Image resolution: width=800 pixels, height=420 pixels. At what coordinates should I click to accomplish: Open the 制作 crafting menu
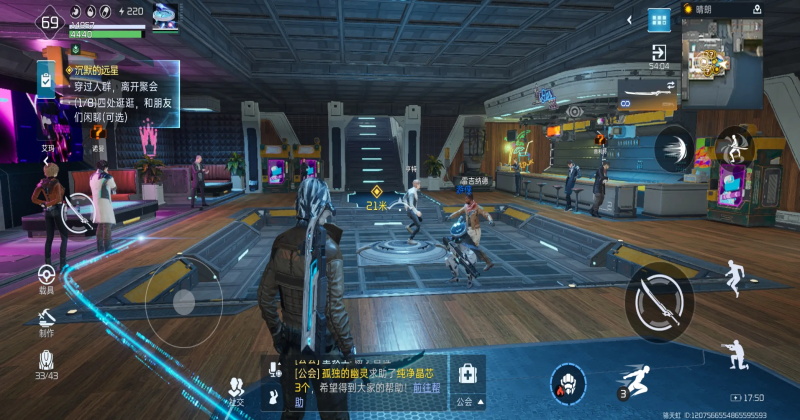click(x=46, y=321)
